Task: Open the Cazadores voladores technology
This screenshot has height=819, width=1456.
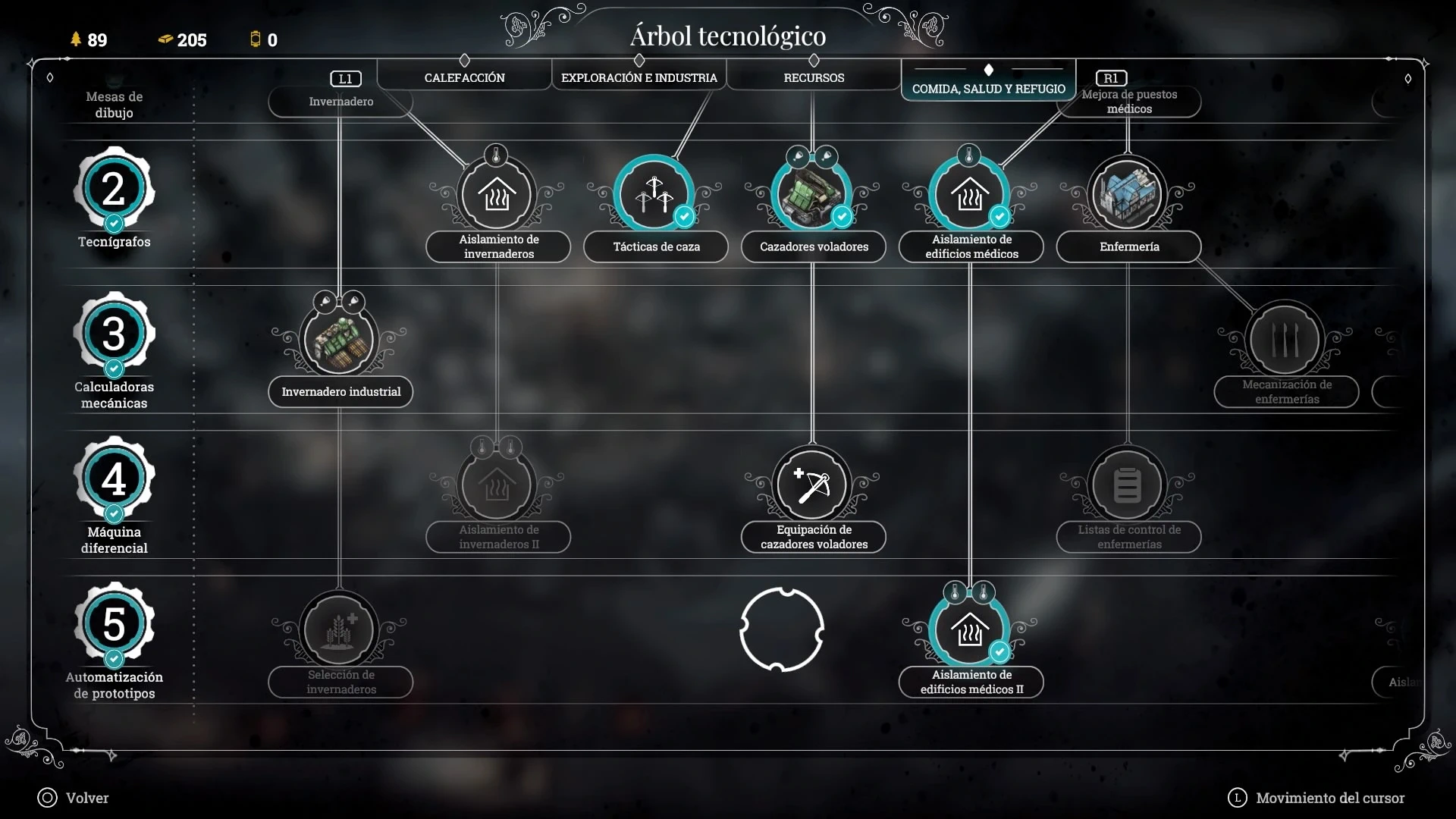Action: click(x=811, y=194)
